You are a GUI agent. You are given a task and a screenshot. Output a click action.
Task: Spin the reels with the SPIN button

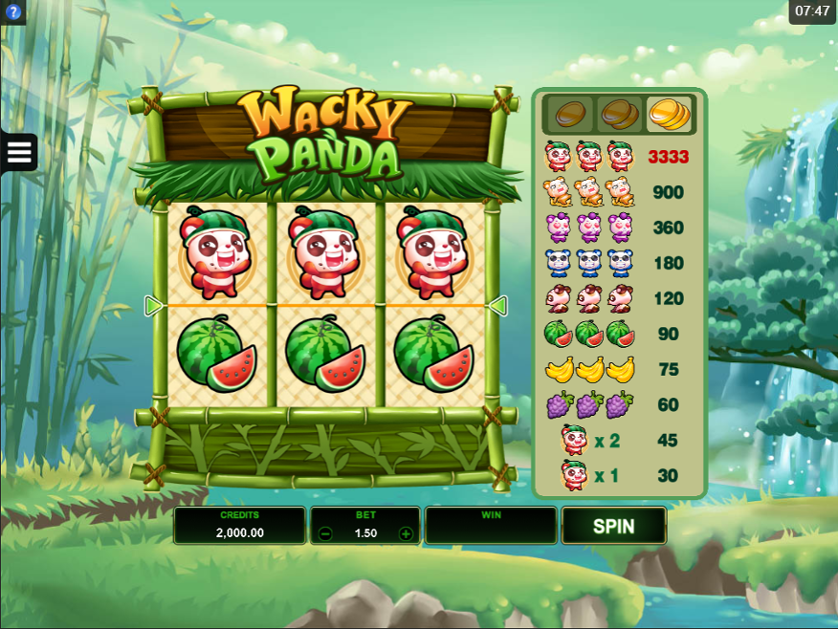tap(613, 525)
